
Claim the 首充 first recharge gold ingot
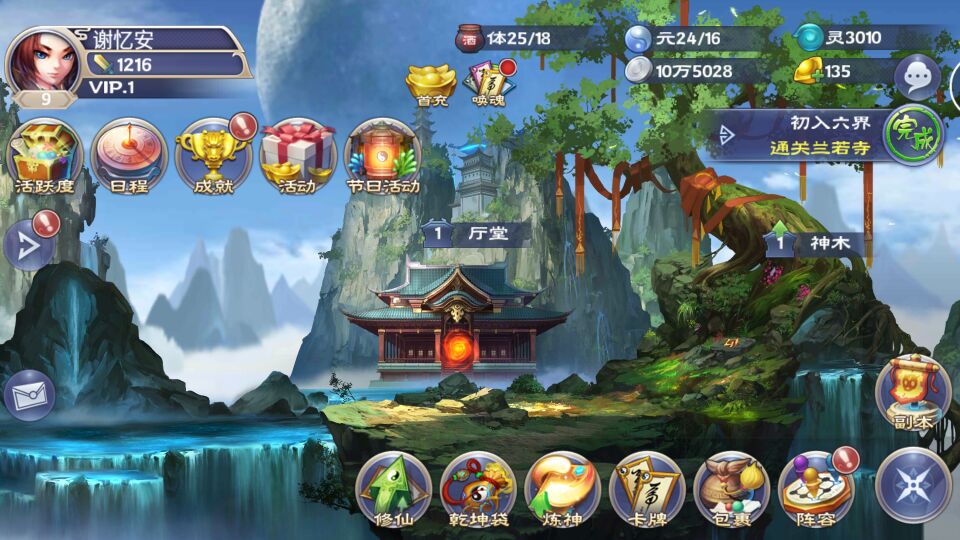pyautogui.click(x=432, y=81)
